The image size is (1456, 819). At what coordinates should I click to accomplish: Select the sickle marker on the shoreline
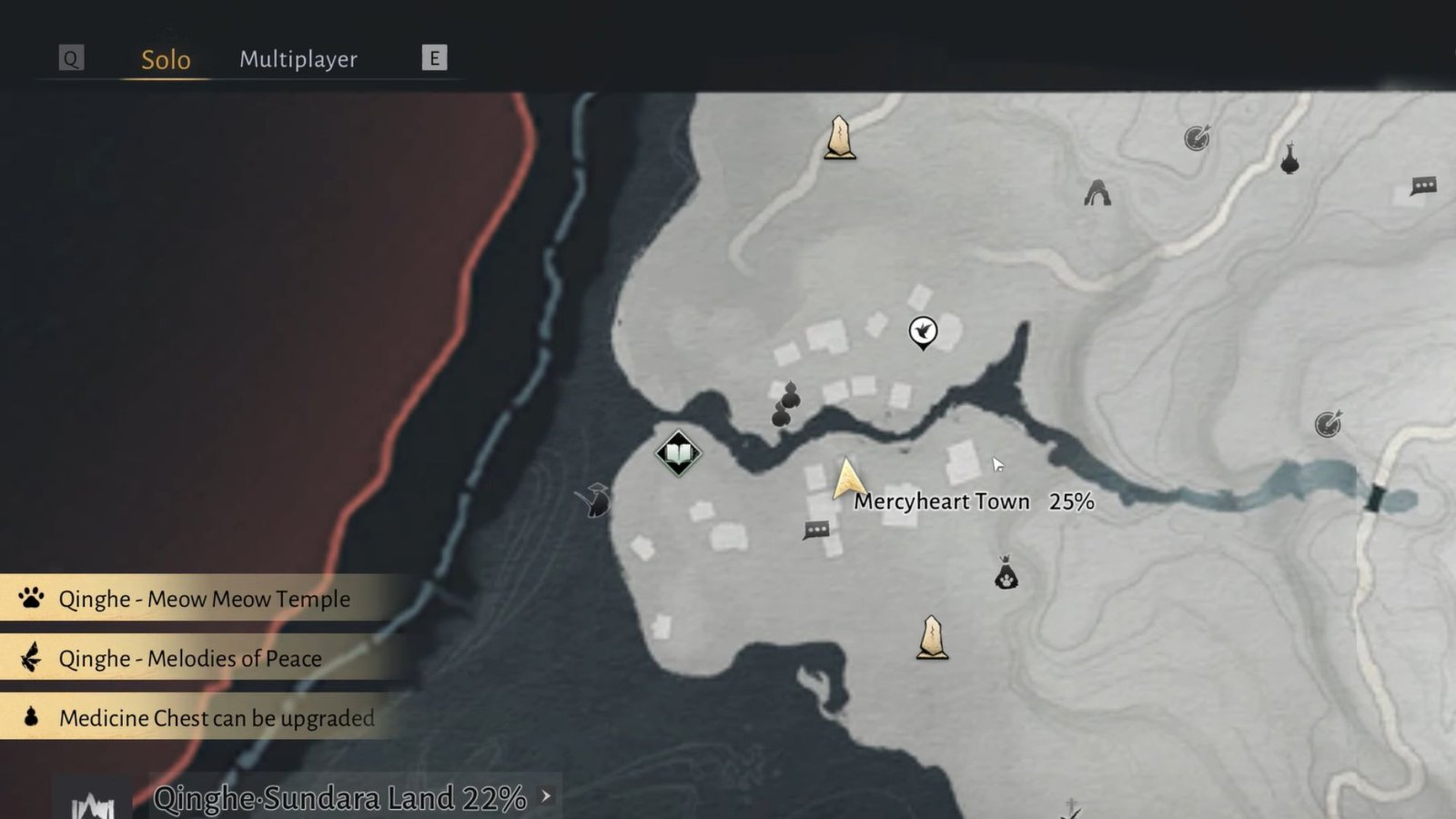tap(596, 500)
